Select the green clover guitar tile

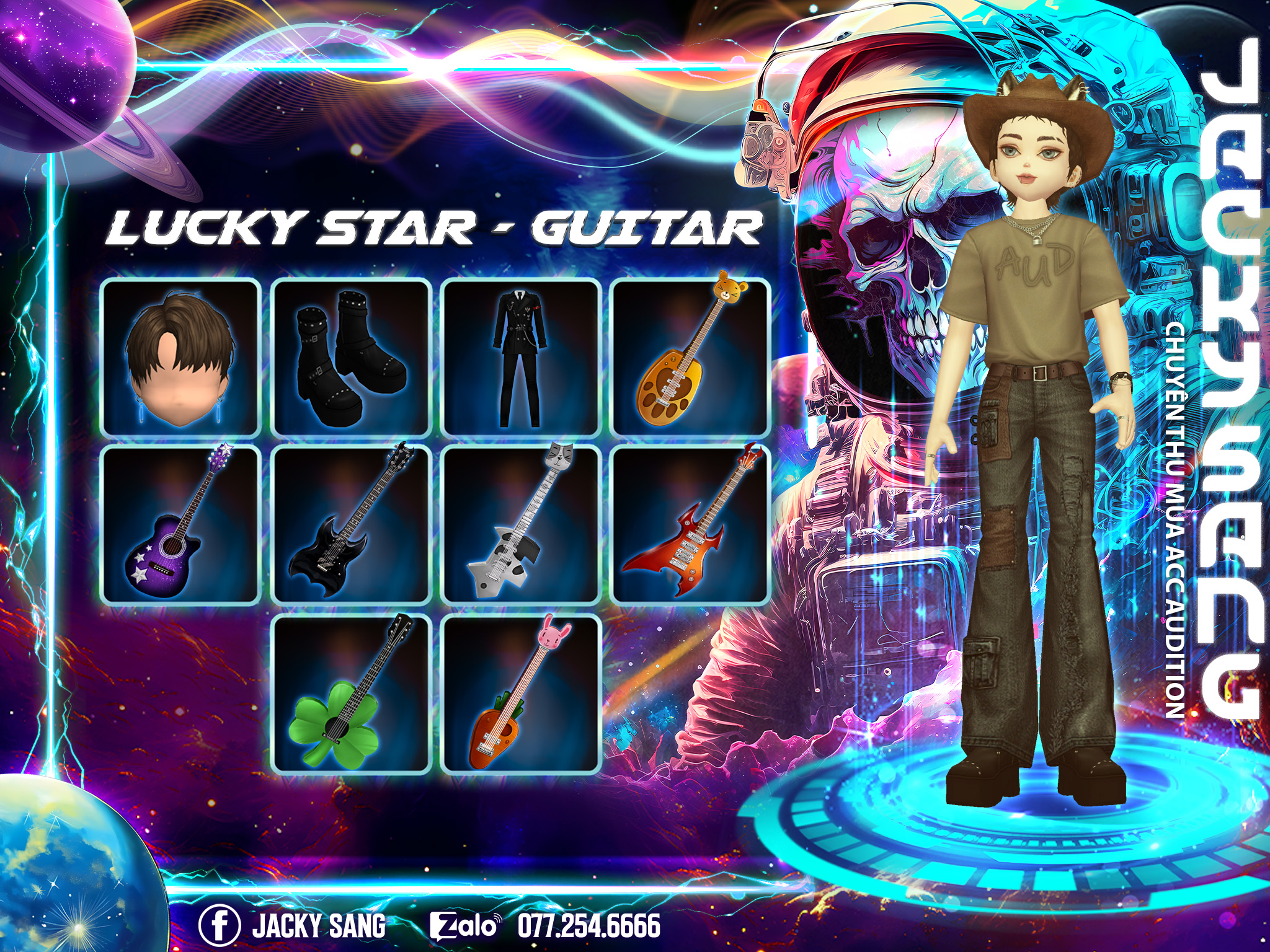pos(350,694)
